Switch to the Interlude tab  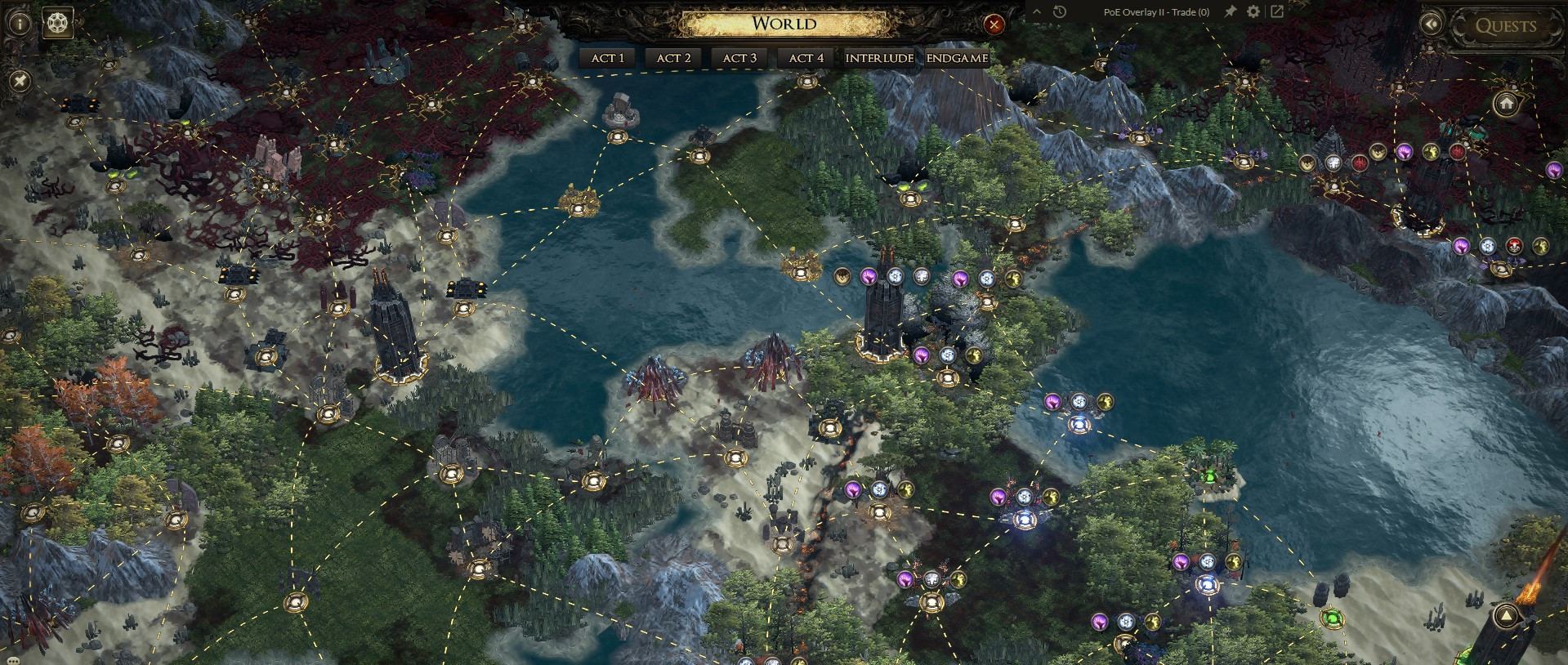[x=879, y=58]
